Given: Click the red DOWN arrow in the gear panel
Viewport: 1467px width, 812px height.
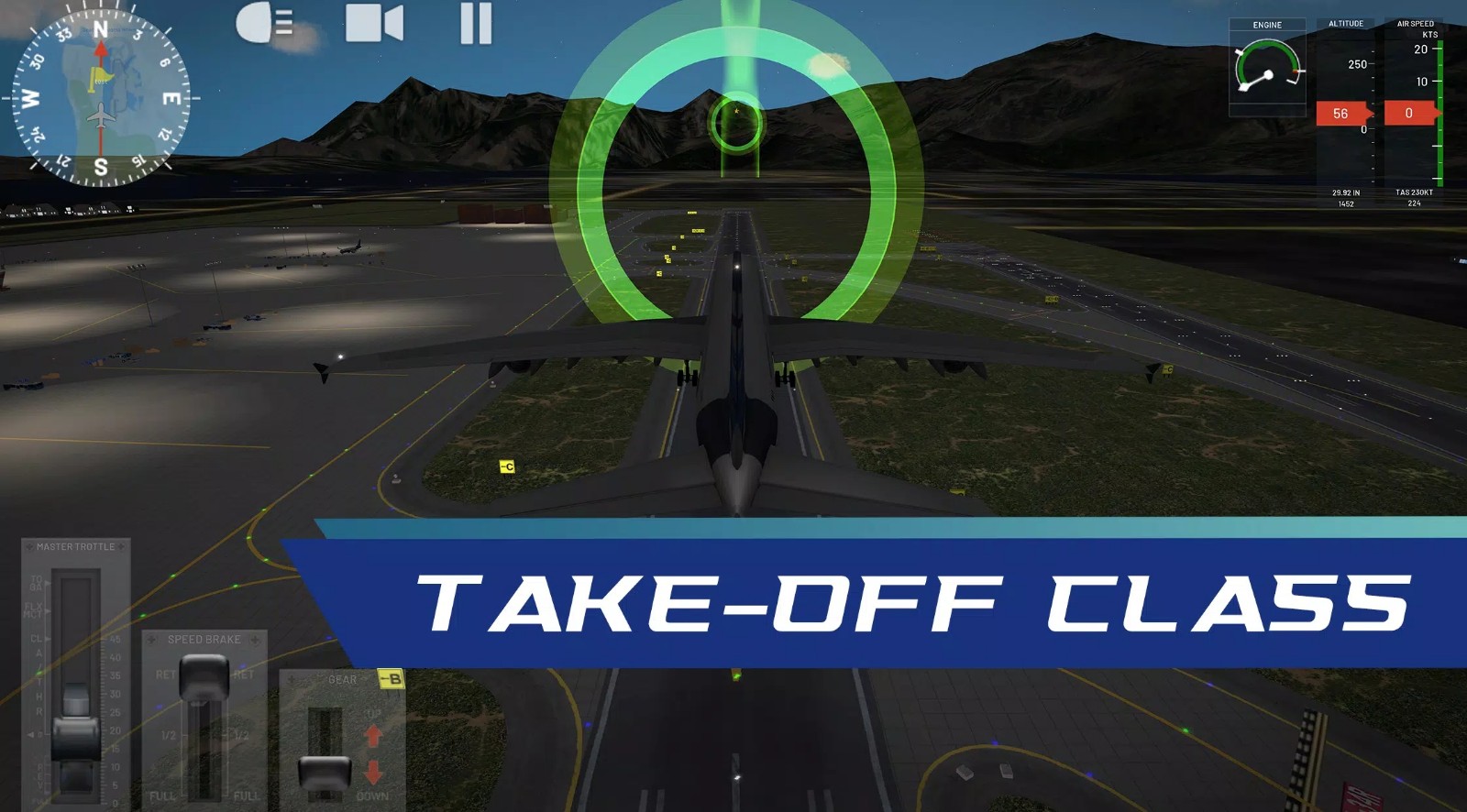Looking at the screenshot, I should [x=372, y=770].
